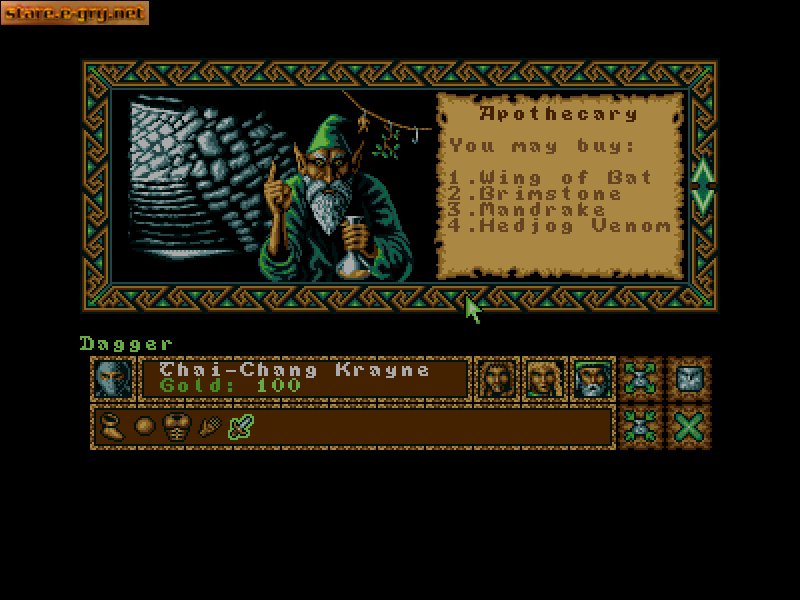The width and height of the screenshot is (800, 600).
Task: Switch to the blonde party member portrait
Action: pos(542,378)
